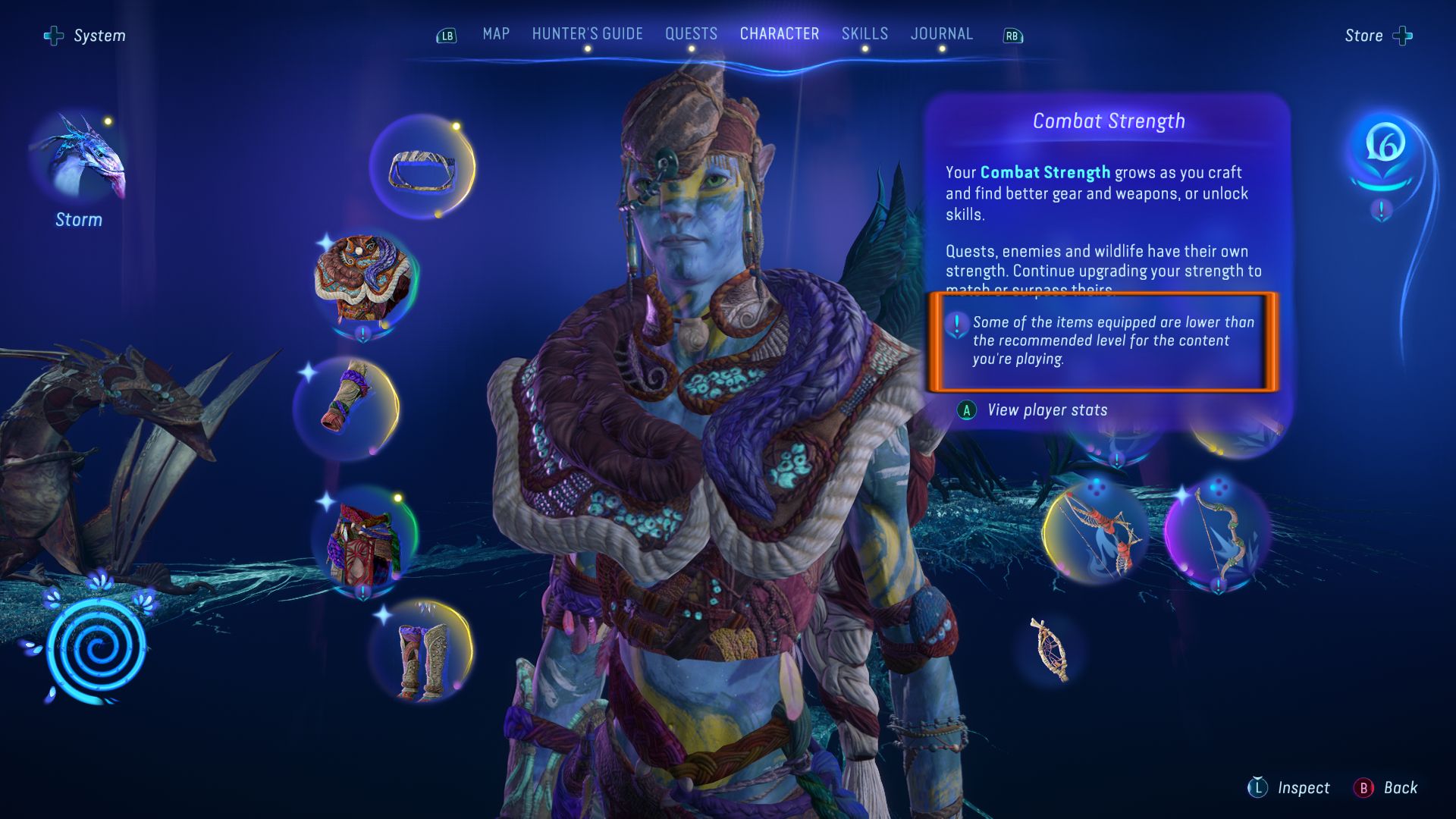Open the Hunter's Guide tab
1456x819 pixels.
pos(587,34)
